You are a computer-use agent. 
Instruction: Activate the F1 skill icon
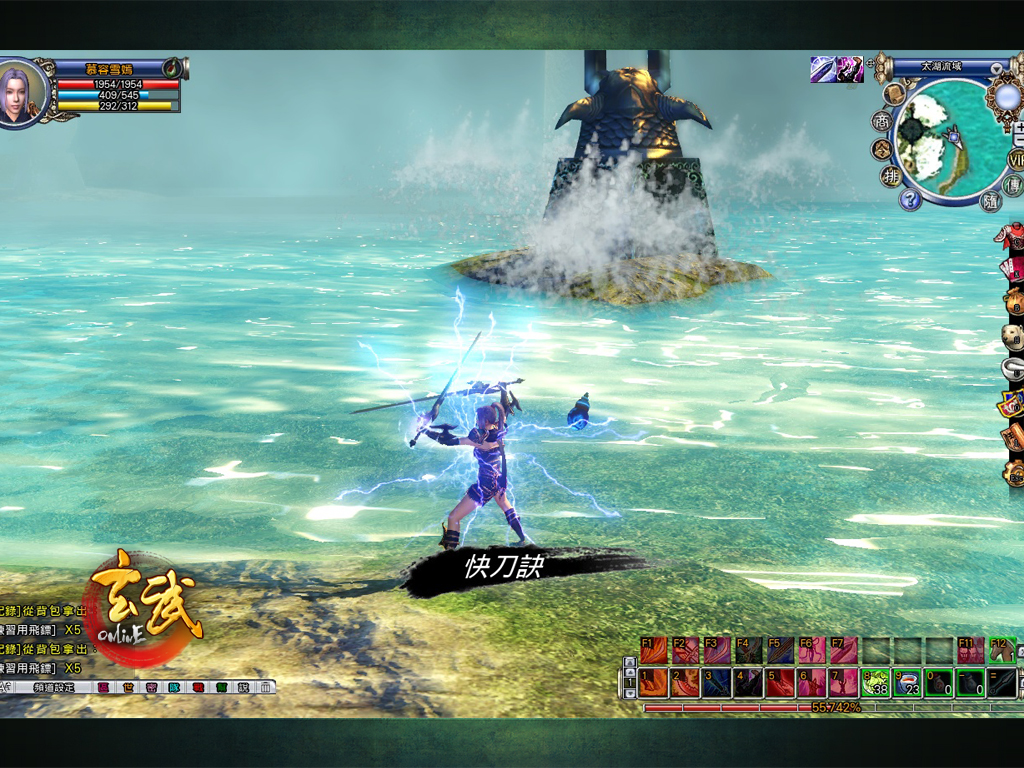click(x=654, y=650)
